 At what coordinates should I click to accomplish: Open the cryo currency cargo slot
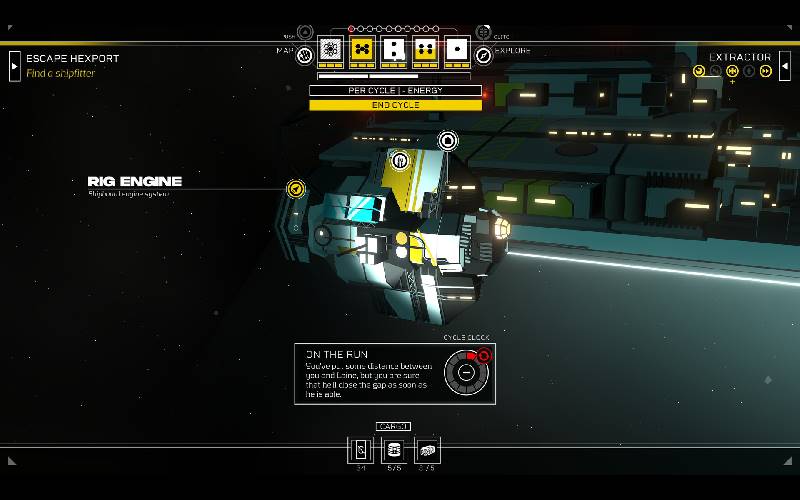click(361, 450)
